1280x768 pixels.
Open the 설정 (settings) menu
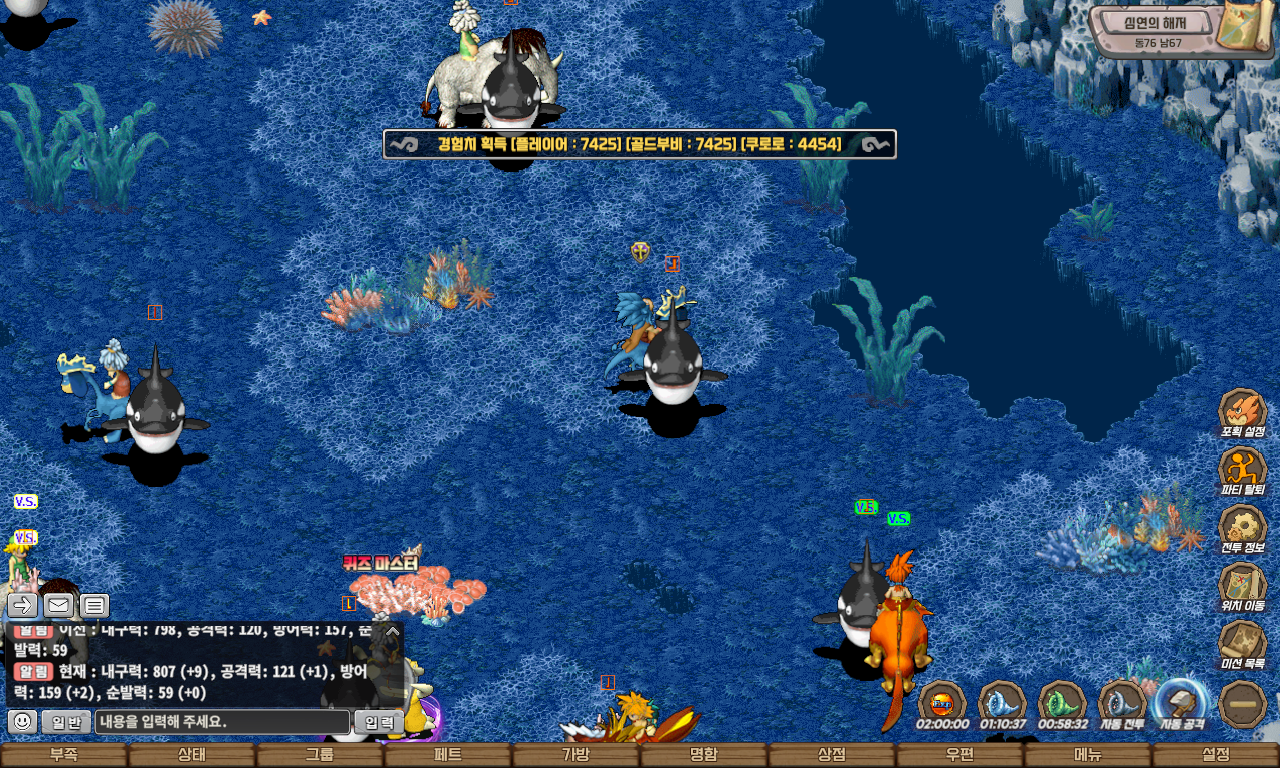[x=1216, y=755]
